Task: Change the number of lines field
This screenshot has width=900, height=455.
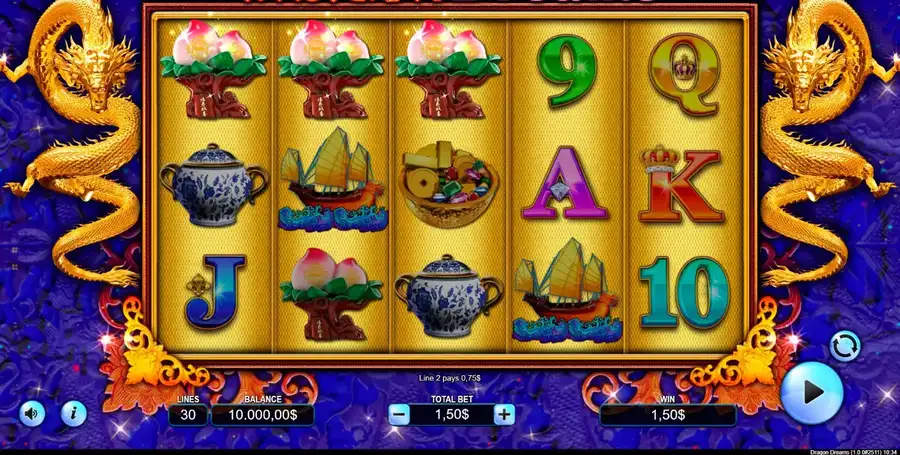Action: (188, 414)
